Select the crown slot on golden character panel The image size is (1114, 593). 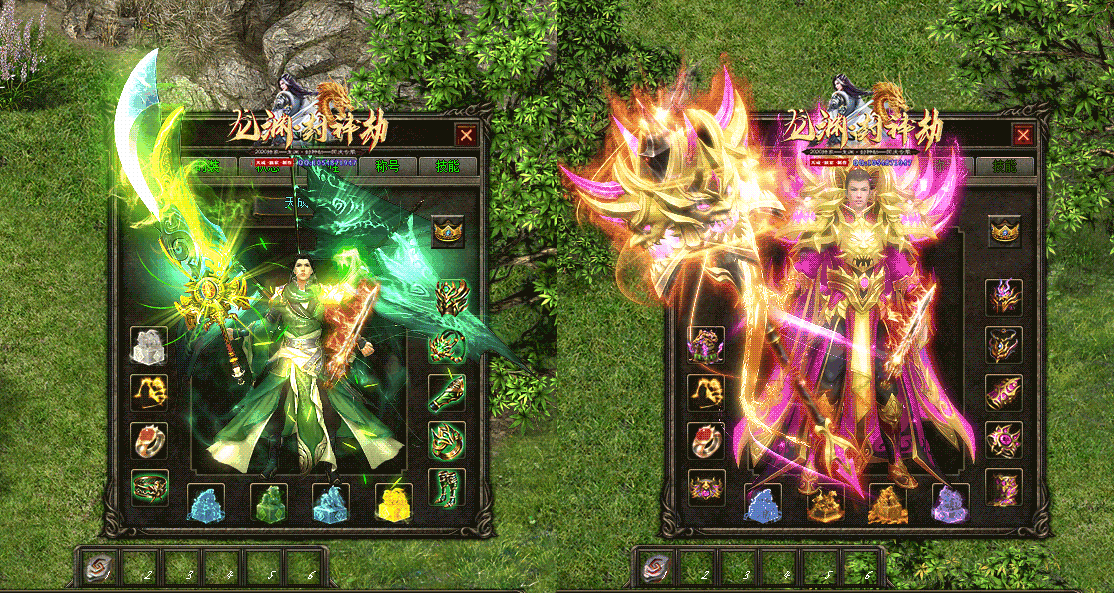pyautogui.click(x=1004, y=231)
